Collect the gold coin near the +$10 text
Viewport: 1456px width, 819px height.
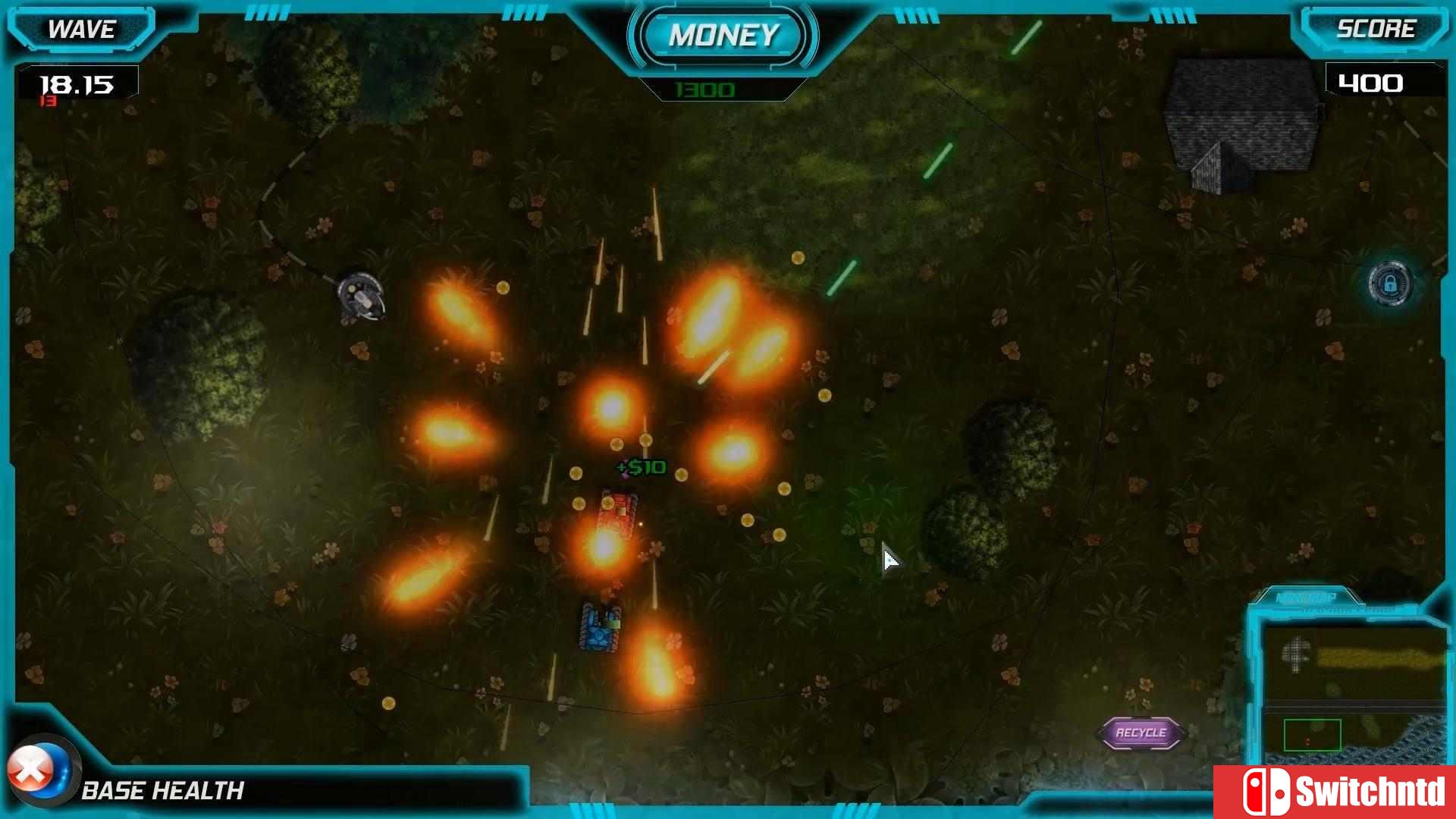pyautogui.click(x=646, y=441)
